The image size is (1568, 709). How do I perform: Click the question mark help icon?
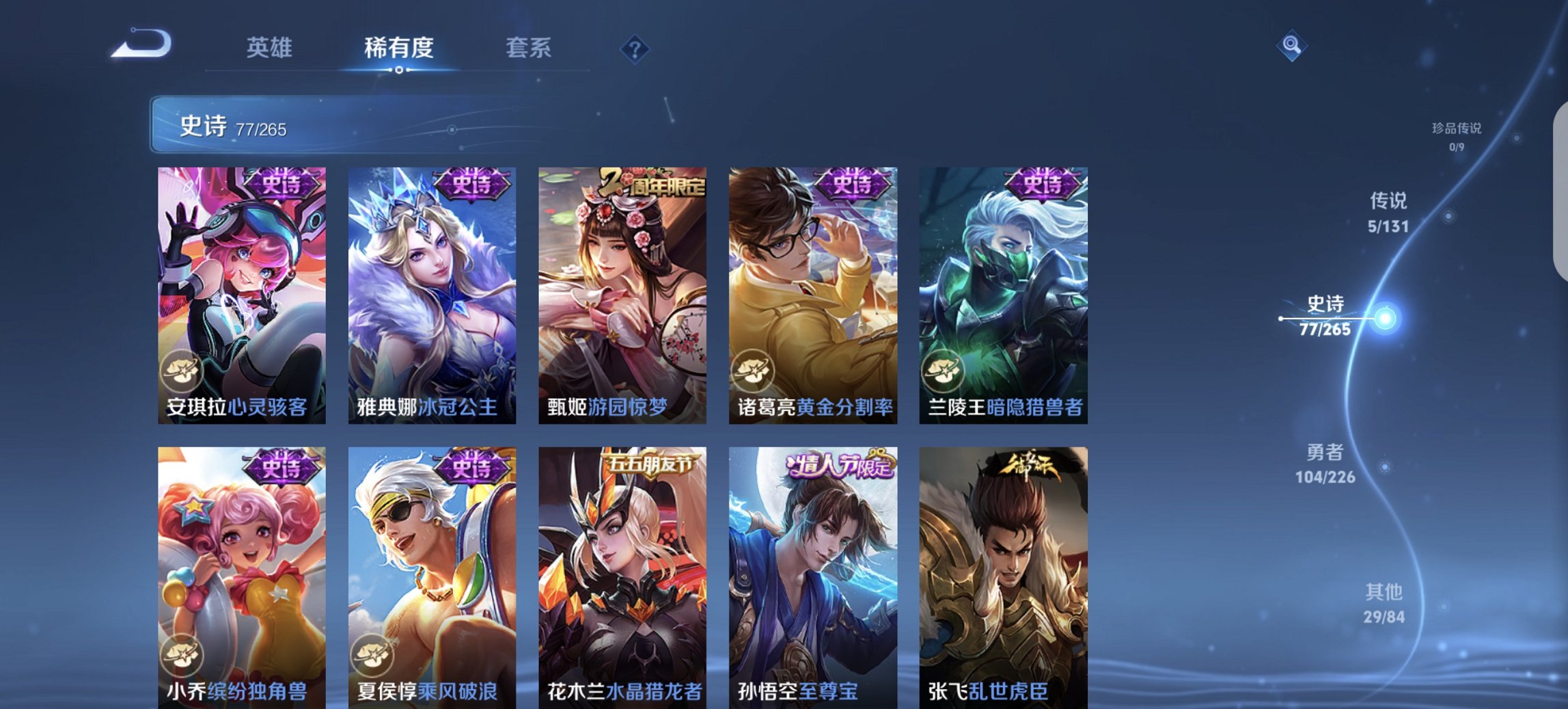tap(634, 48)
